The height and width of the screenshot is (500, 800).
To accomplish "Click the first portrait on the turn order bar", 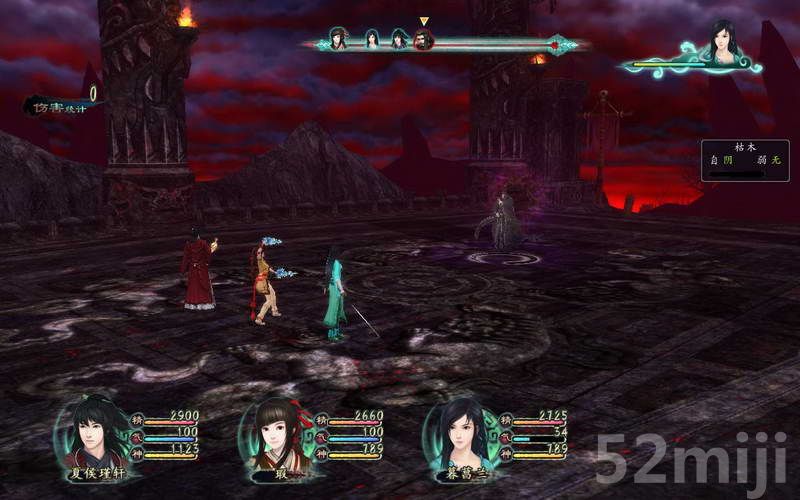I will click(x=338, y=40).
